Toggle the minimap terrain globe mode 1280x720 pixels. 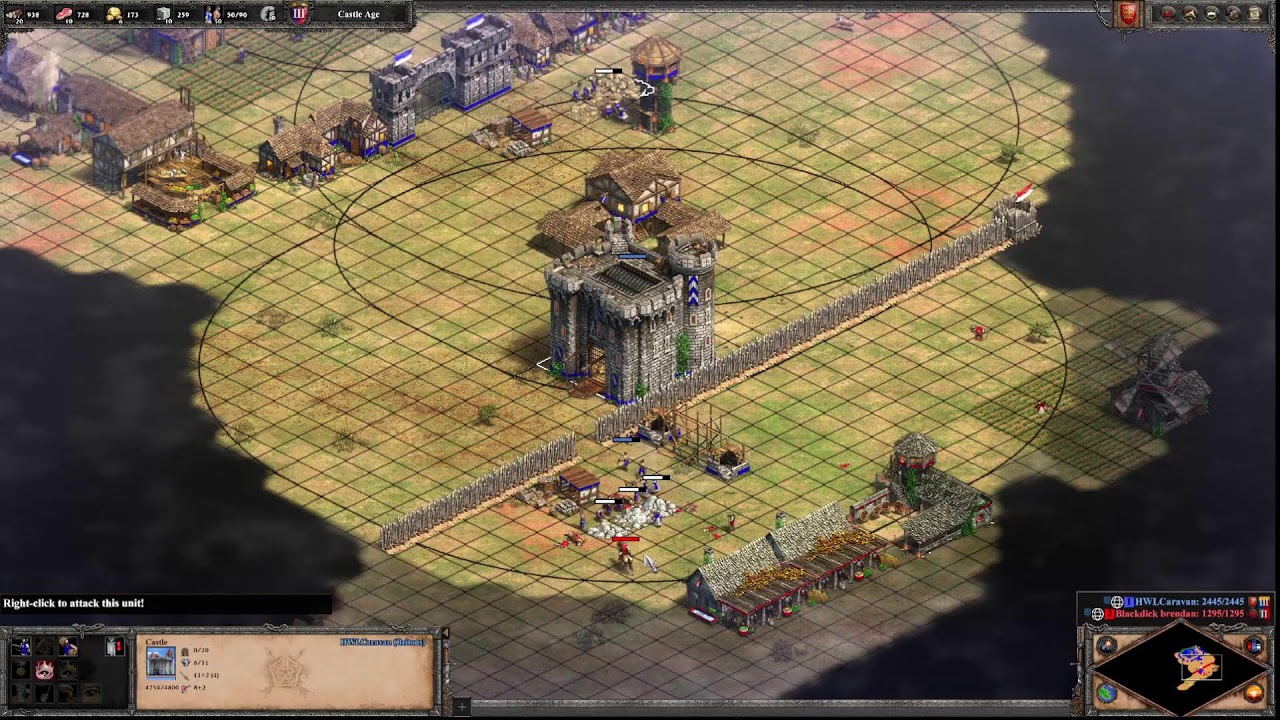[1107, 692]
